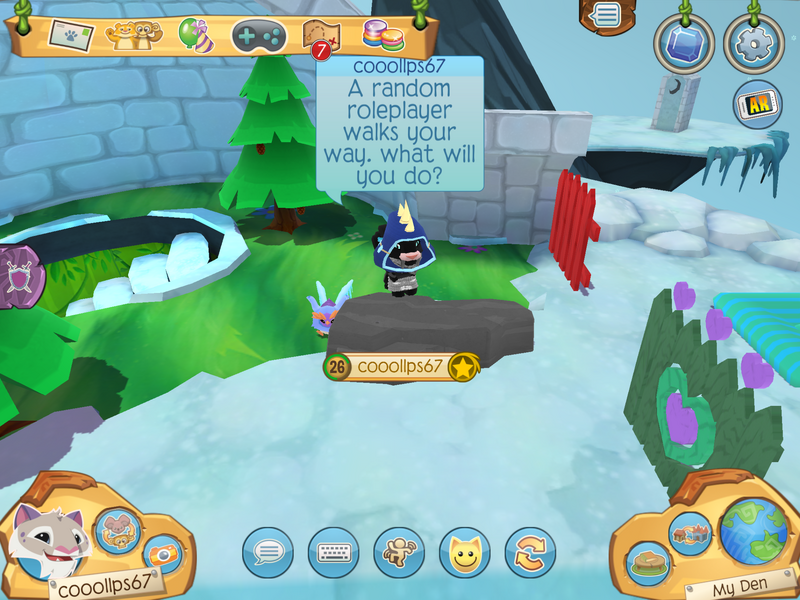Open the buddy list icon

pyautogui.click(x=128, y=36)
